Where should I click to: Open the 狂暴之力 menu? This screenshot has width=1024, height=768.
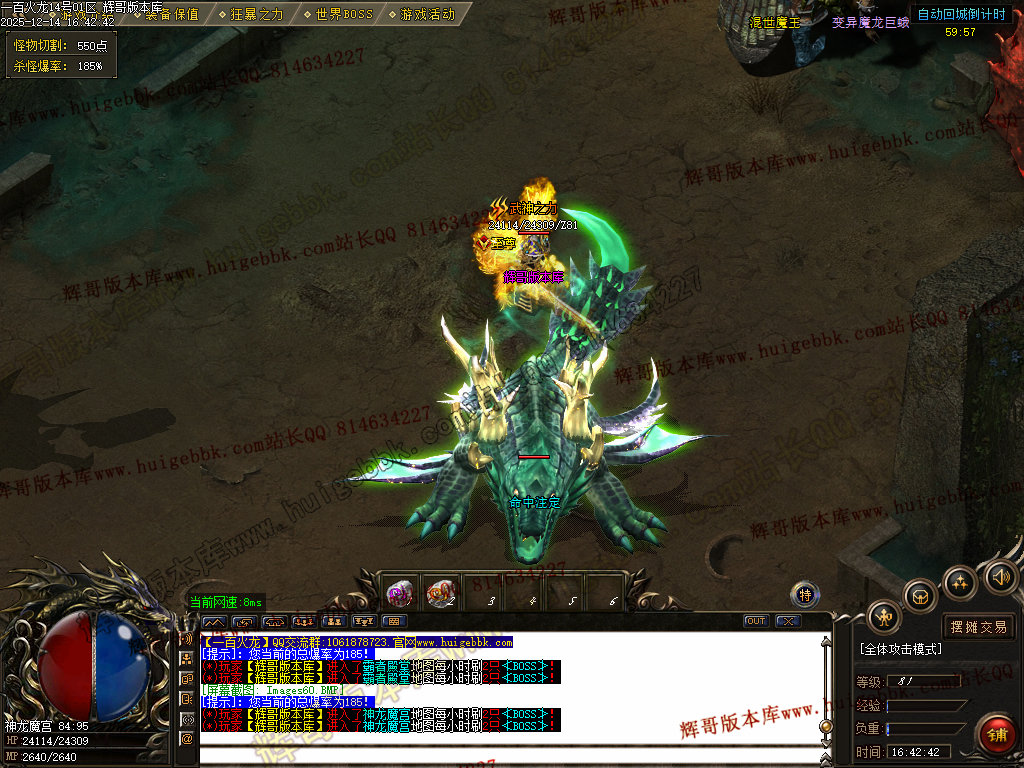click(x=251, y=14)
